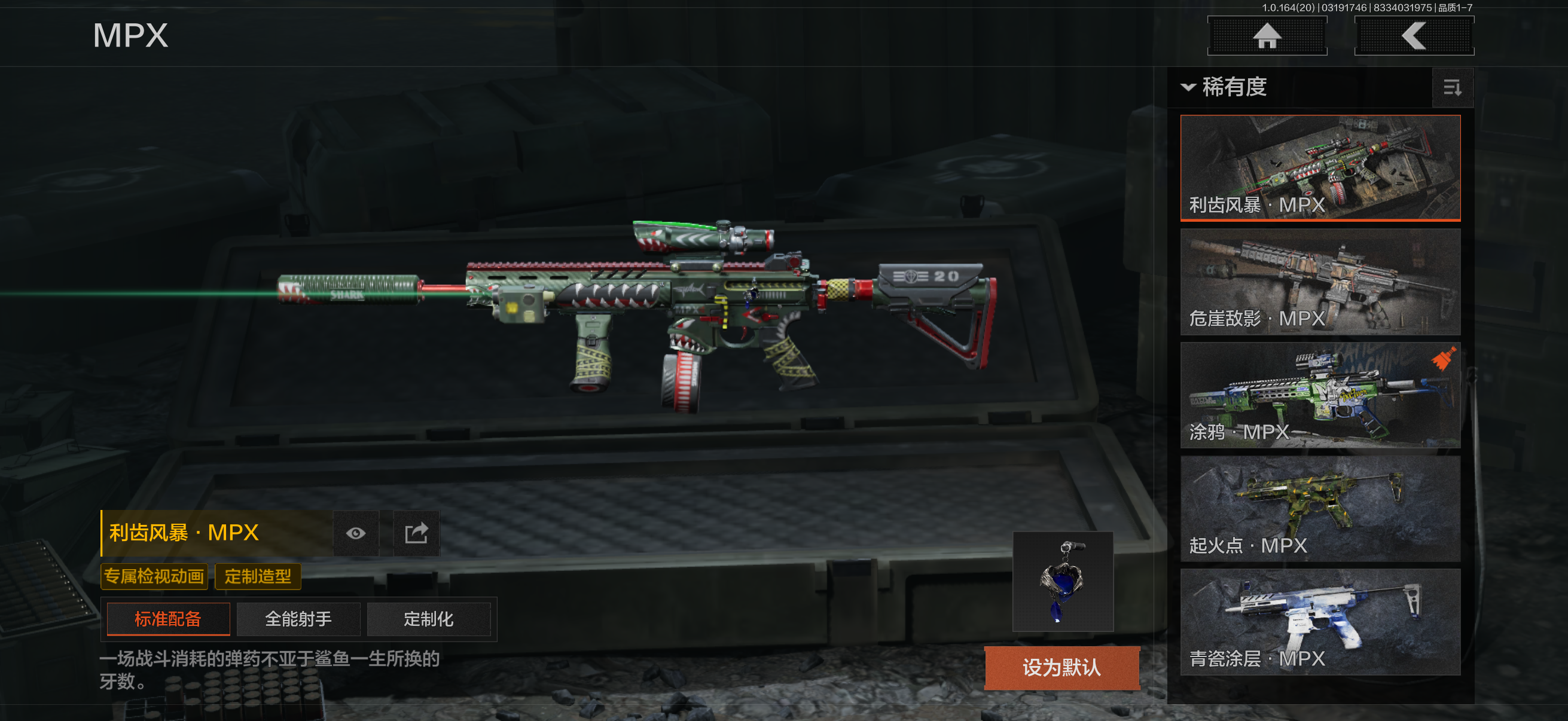Click the 定制造型 tag
Screen dimensions: 1568x721
pyautogui.click(x=258, y=576)
